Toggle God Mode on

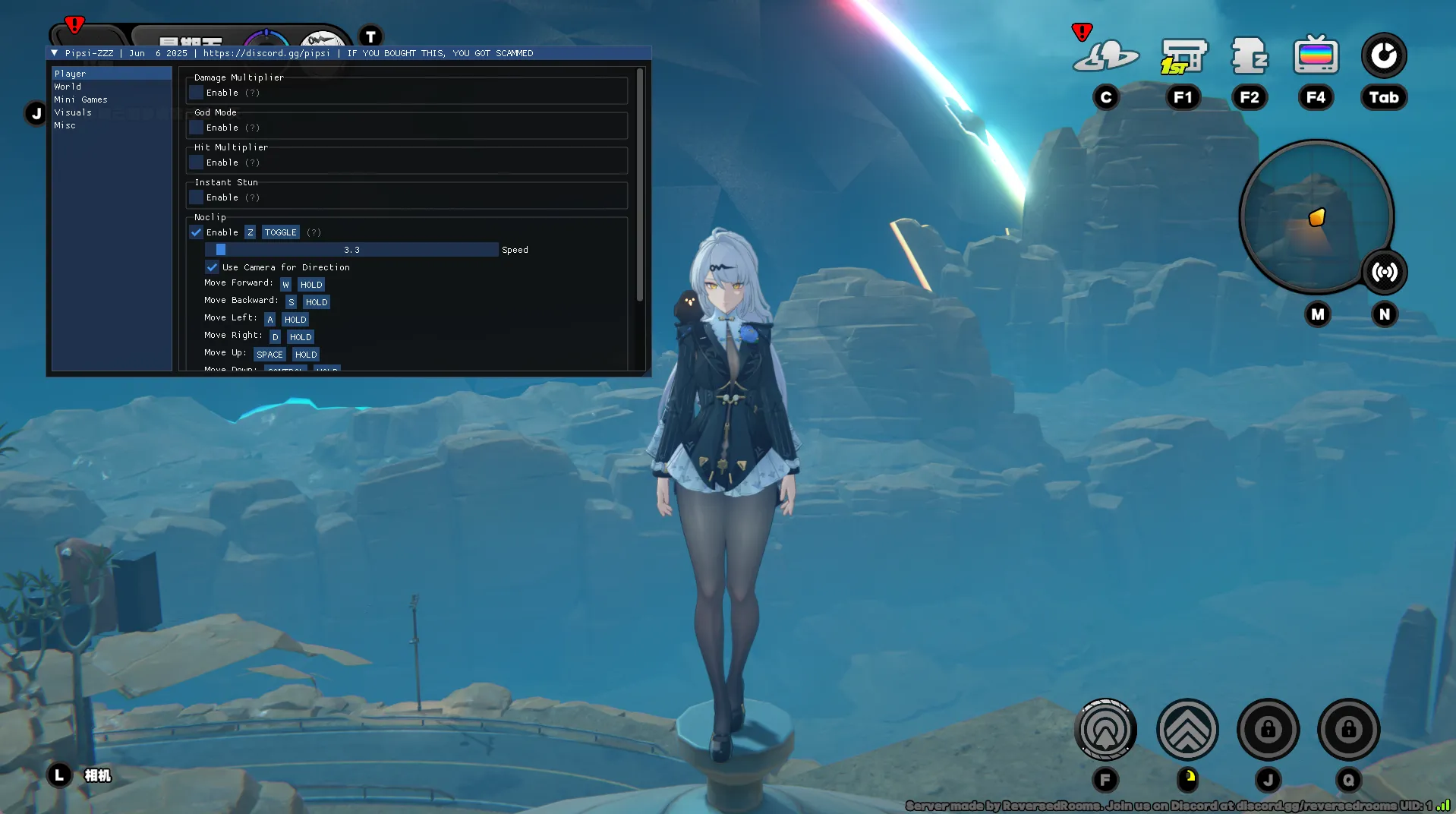[x=197, y=128]
